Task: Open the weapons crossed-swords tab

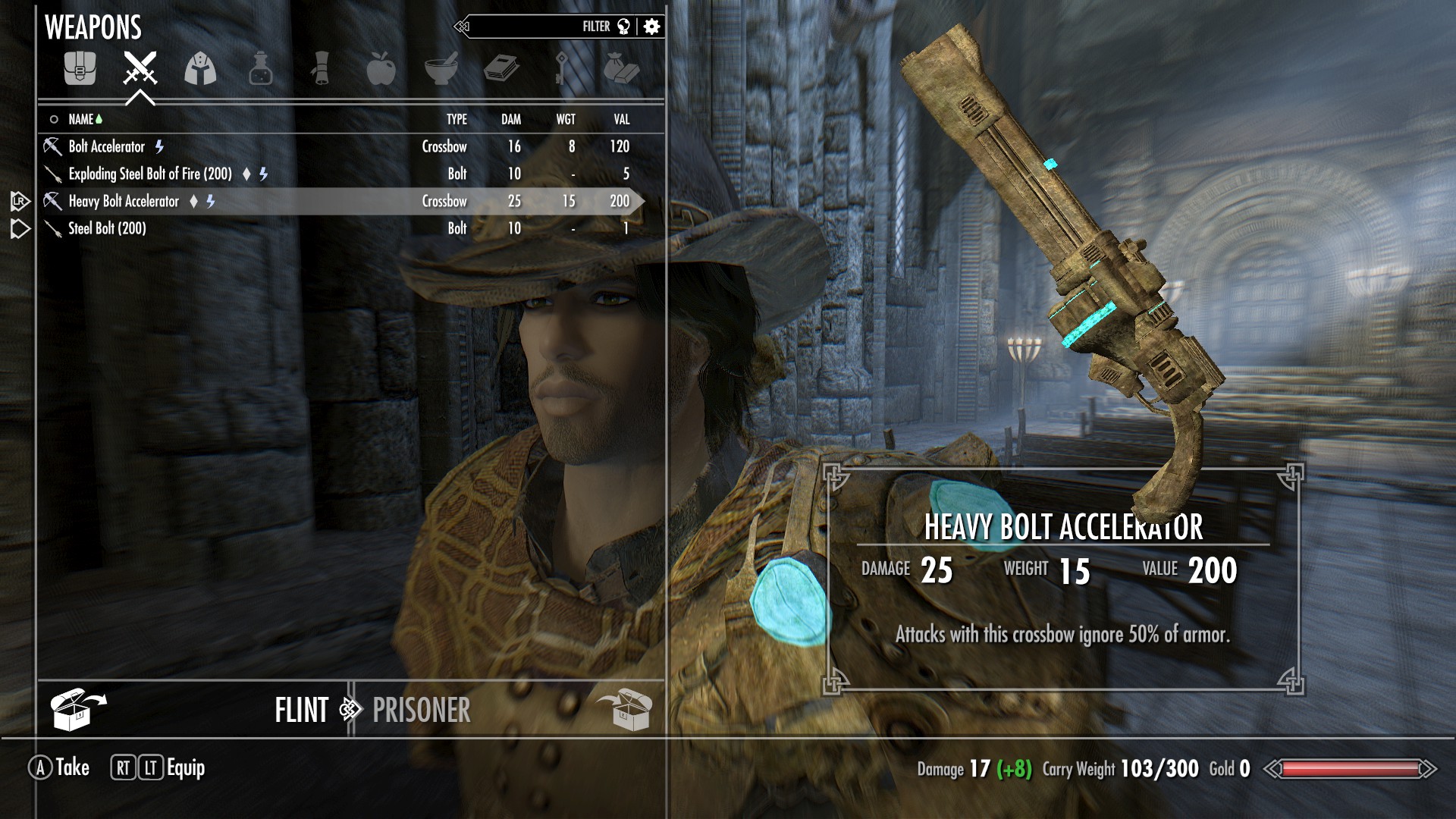Action: [x=140, y=69]
